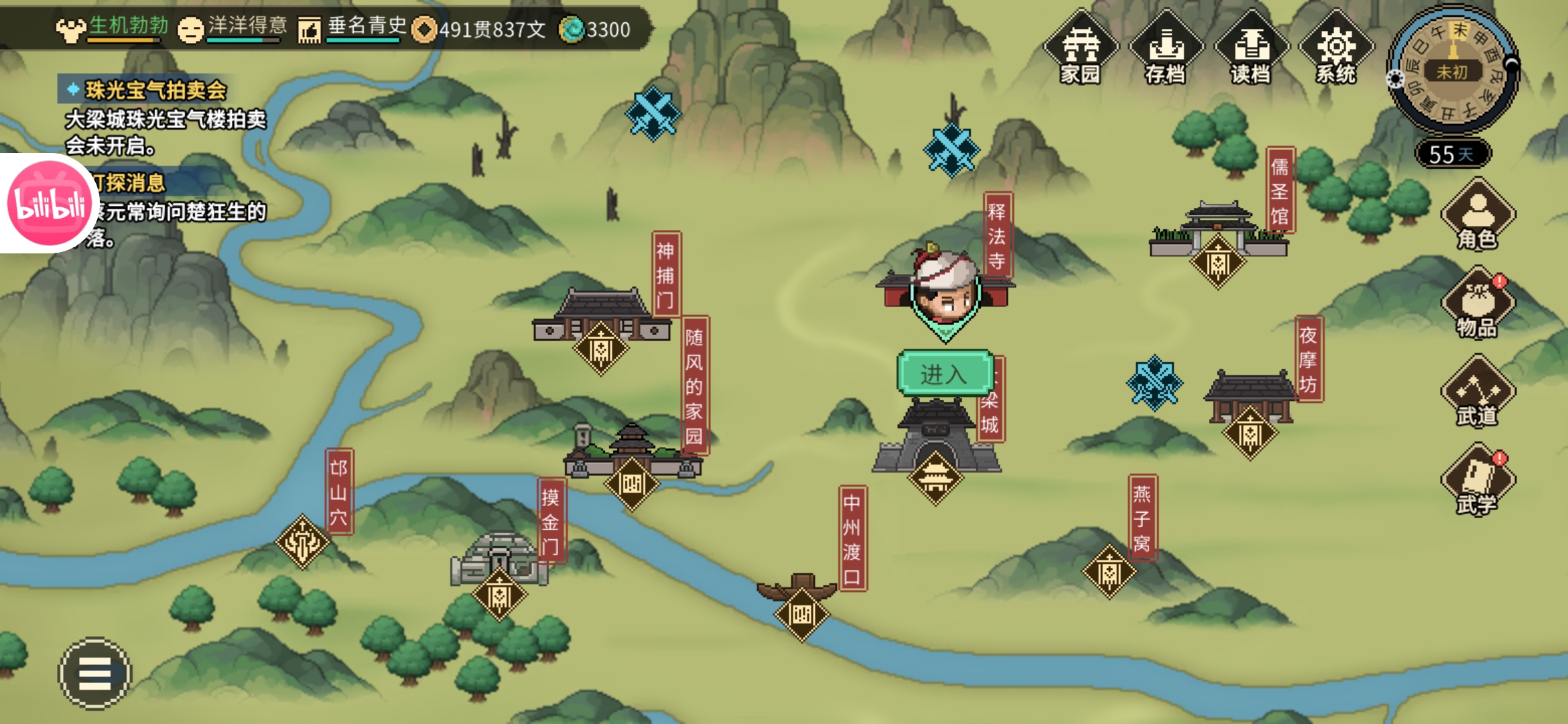Travel to the 夜摩坊 marker
The image size is (1568, 724).
[x=1250, y=433]
